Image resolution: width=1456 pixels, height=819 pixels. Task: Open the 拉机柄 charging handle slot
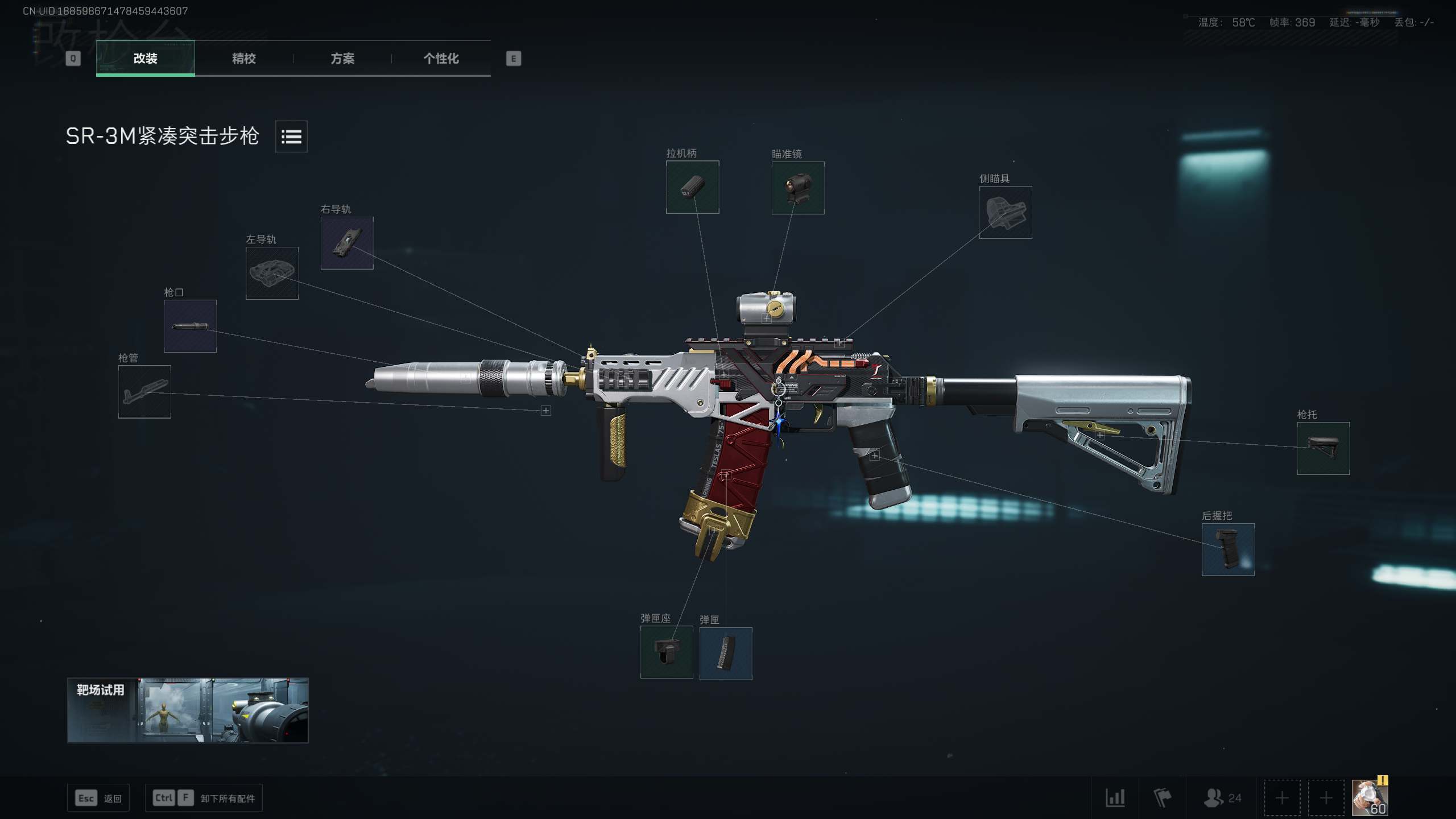(692, 187)
